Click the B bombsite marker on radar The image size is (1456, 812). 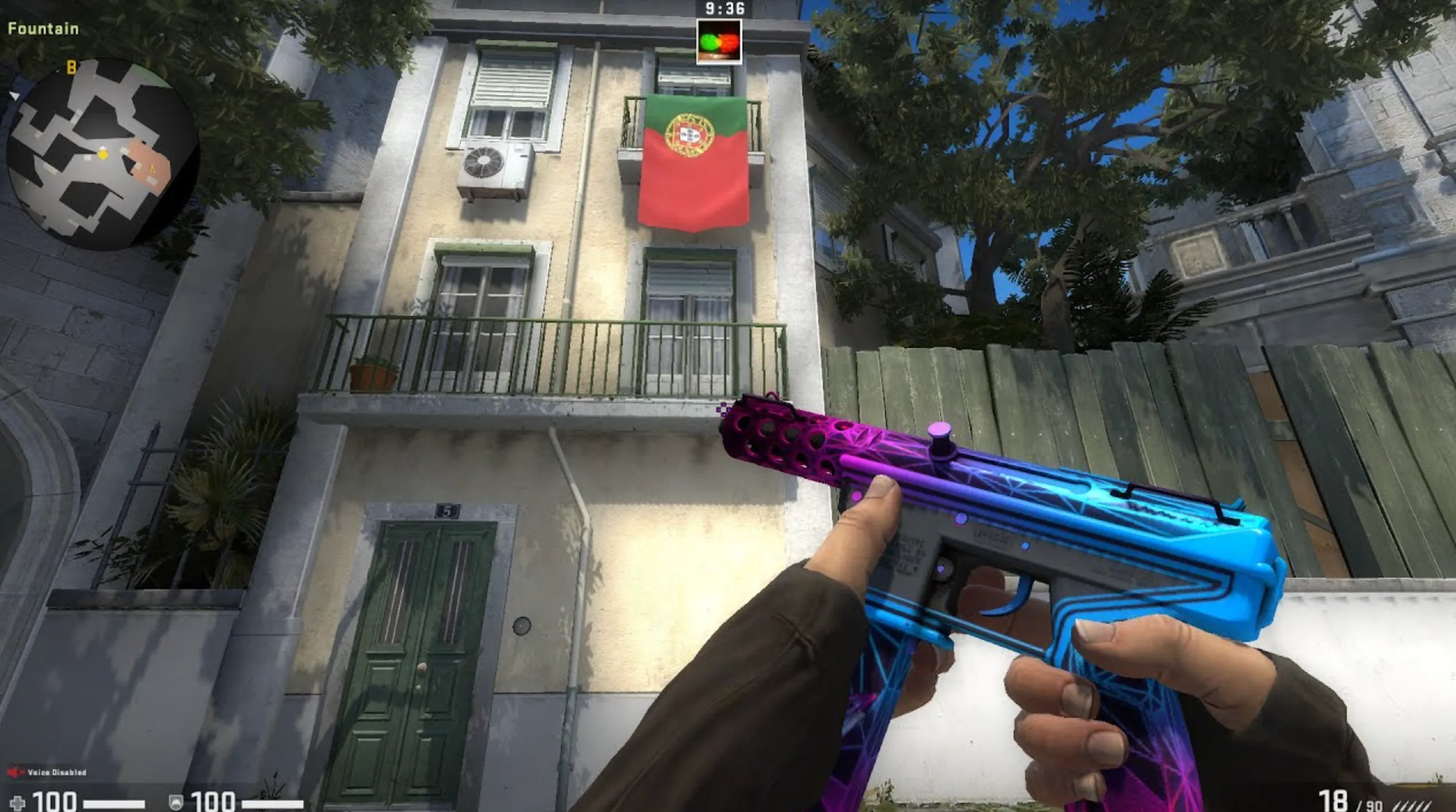[x=71, y=68]
